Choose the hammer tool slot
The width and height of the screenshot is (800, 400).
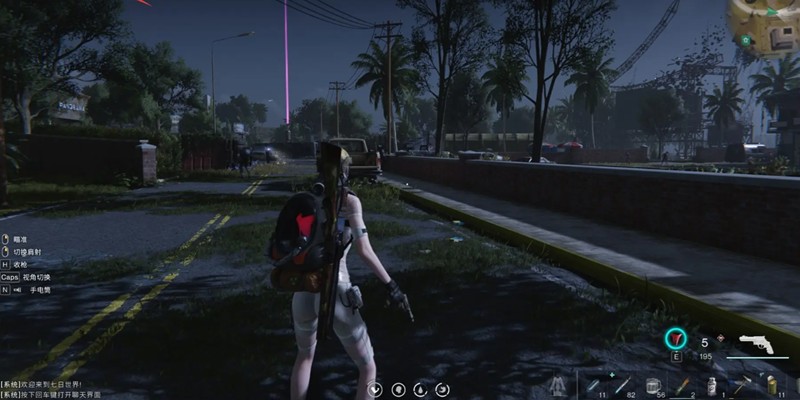click(x=741, y=385)
